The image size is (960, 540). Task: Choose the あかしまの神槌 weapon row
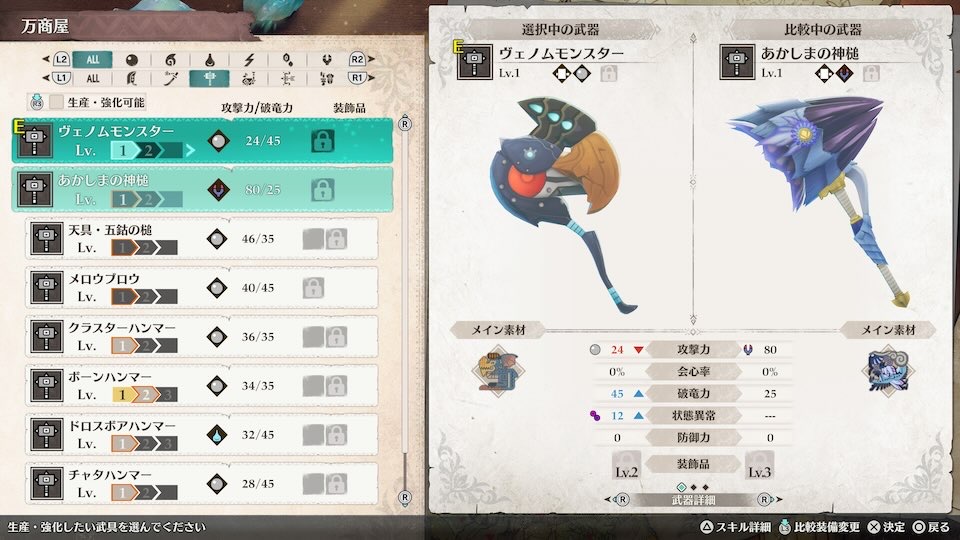(200, 190)
